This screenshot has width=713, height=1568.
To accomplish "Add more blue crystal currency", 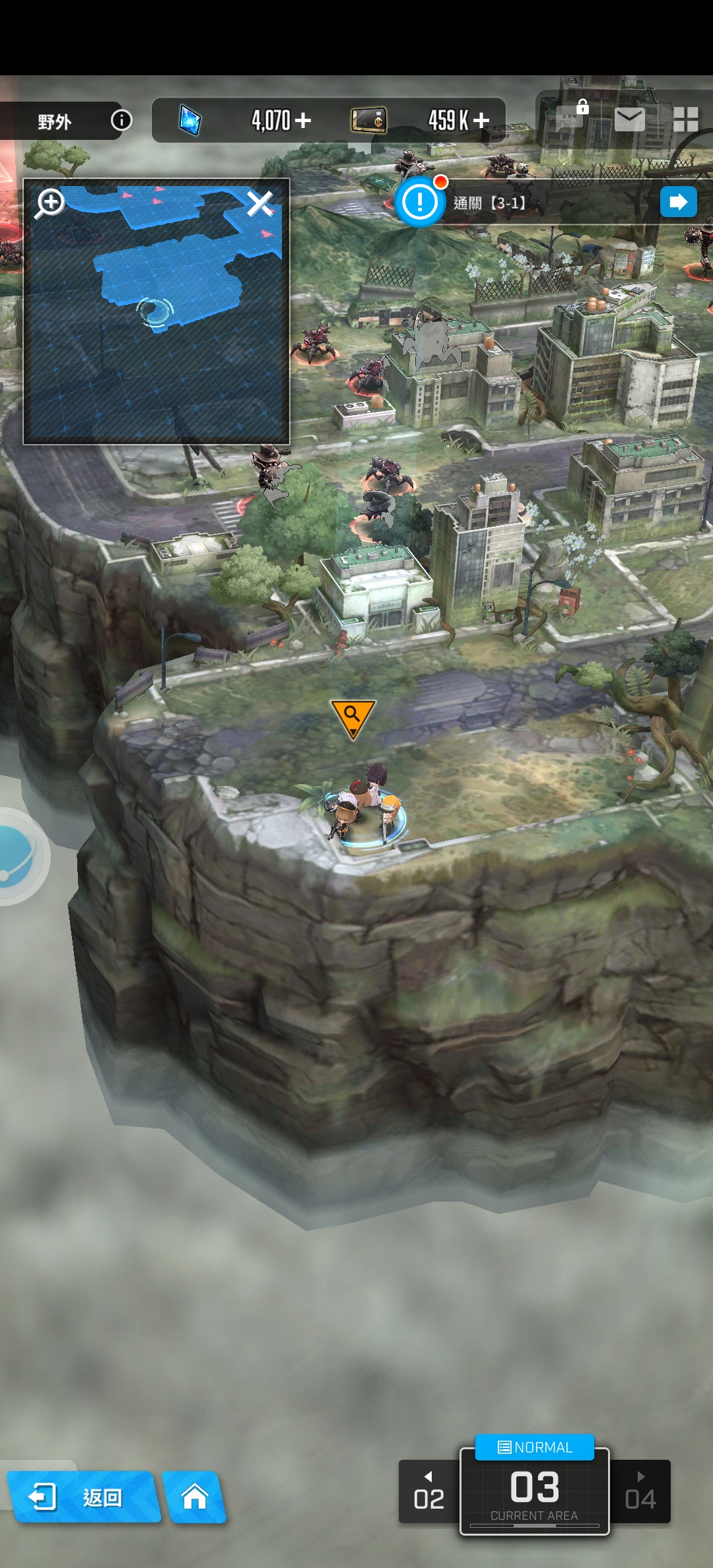I will [303, 120].
